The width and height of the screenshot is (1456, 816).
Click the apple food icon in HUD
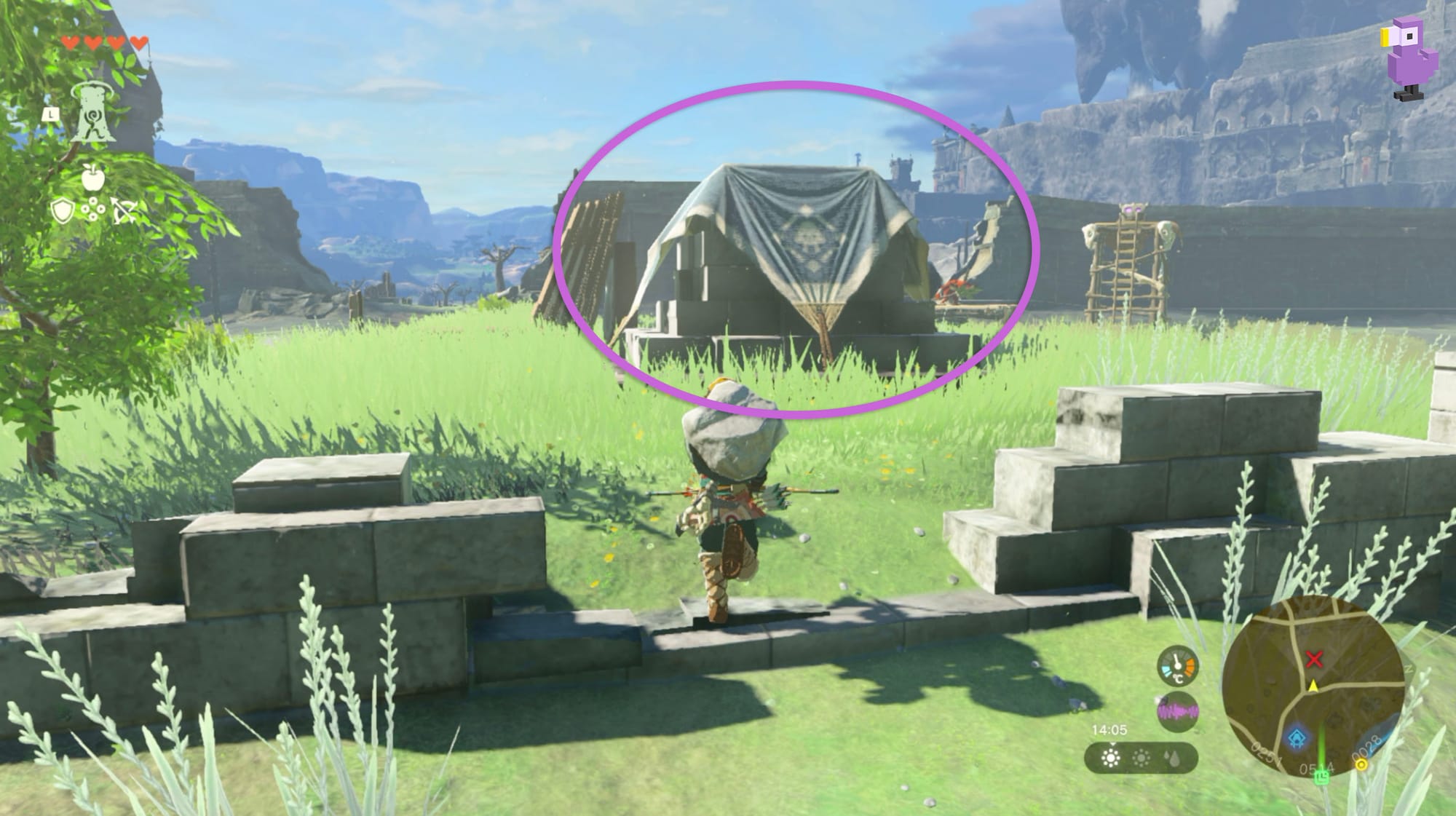[x=93, y=178]
